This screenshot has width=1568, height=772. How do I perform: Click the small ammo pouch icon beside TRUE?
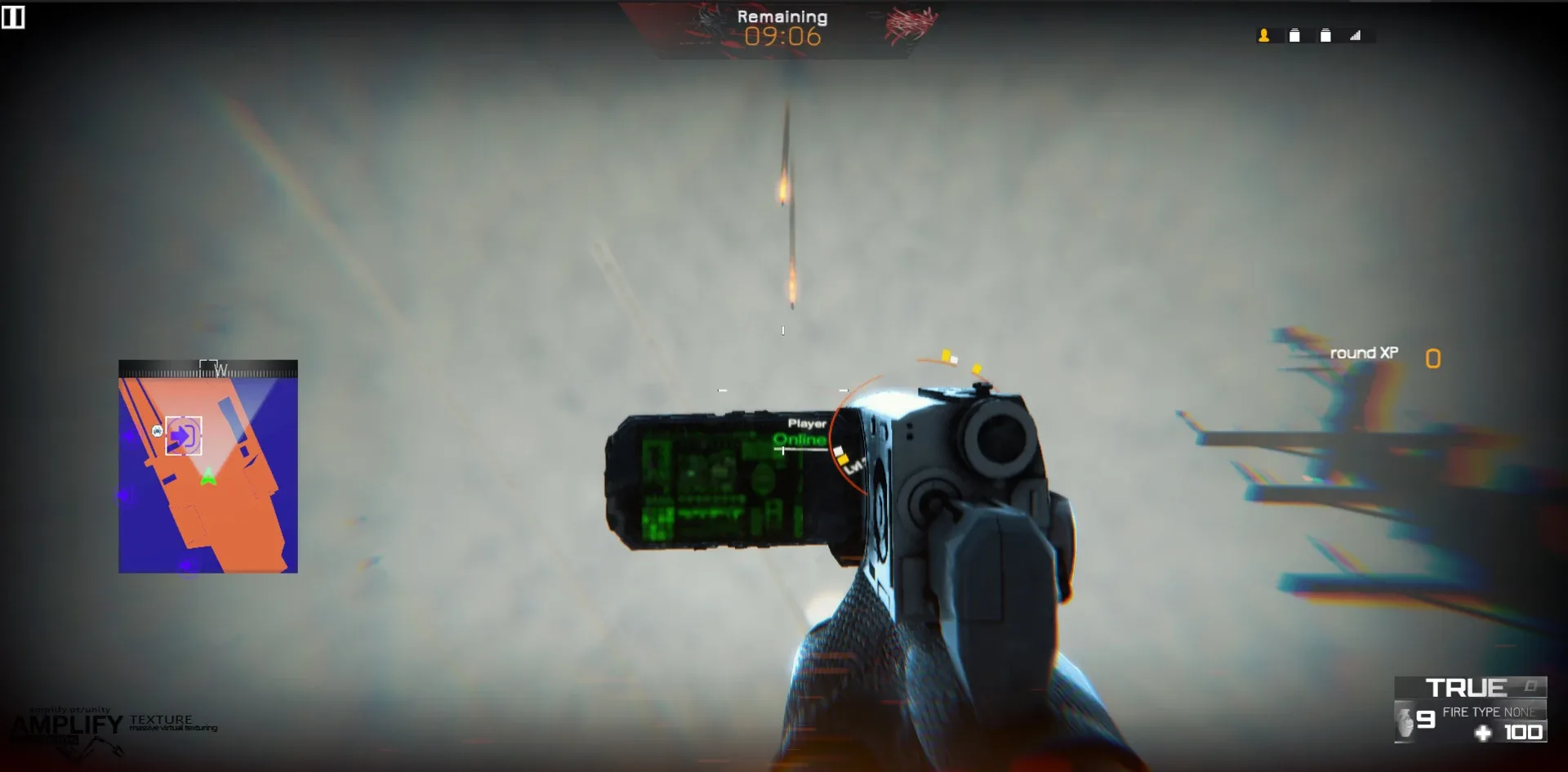[x=1530, y=686]
